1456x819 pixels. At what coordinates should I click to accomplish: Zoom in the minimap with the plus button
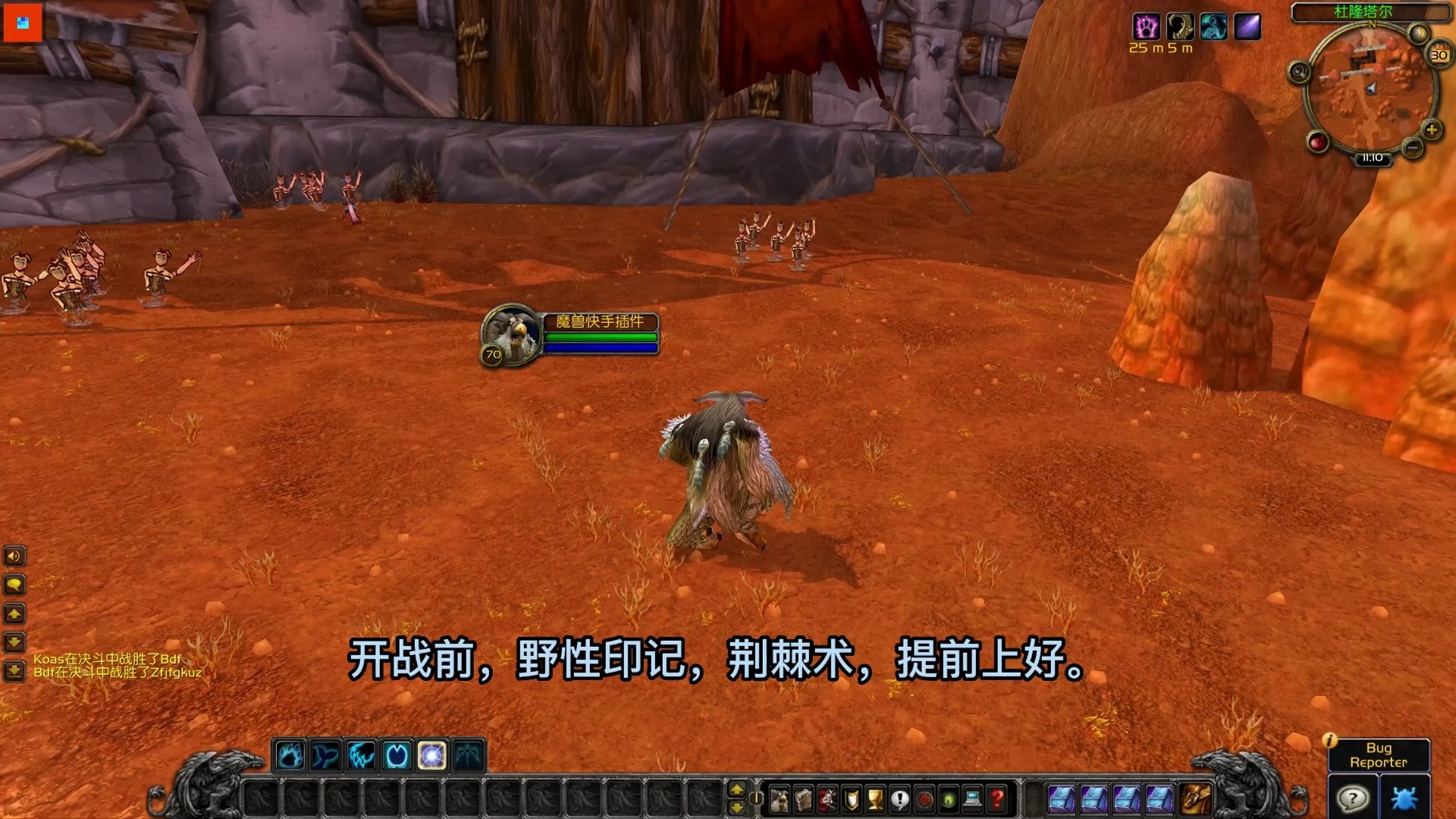coord(1432,130)
